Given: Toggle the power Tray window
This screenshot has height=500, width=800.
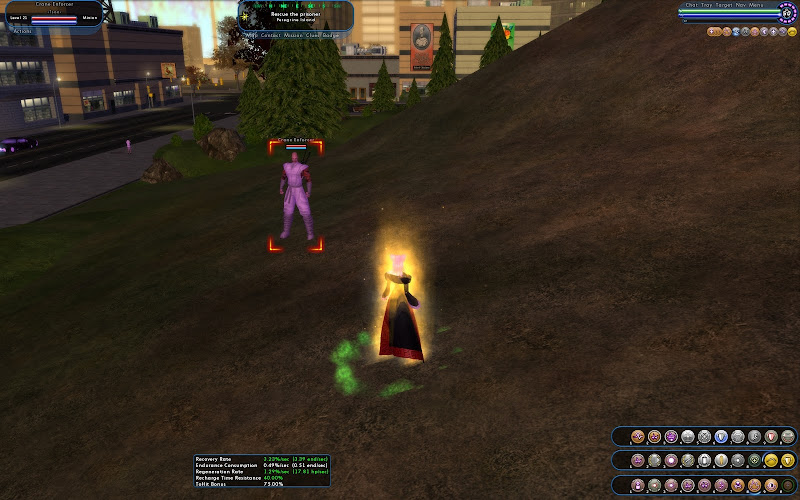Looking at the screenshot, I should [707, 5].
